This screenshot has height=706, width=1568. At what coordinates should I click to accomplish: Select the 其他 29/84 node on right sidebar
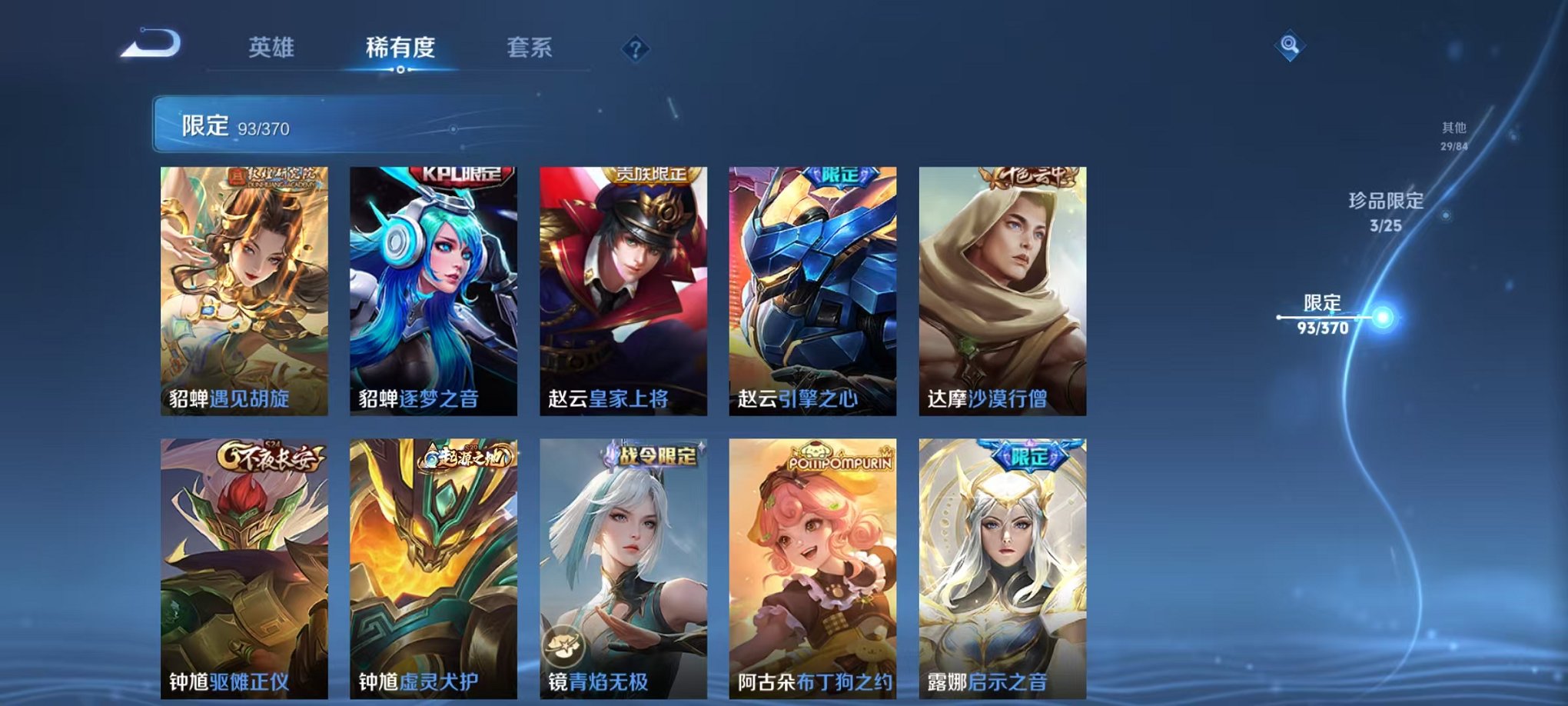point(1455,136)
